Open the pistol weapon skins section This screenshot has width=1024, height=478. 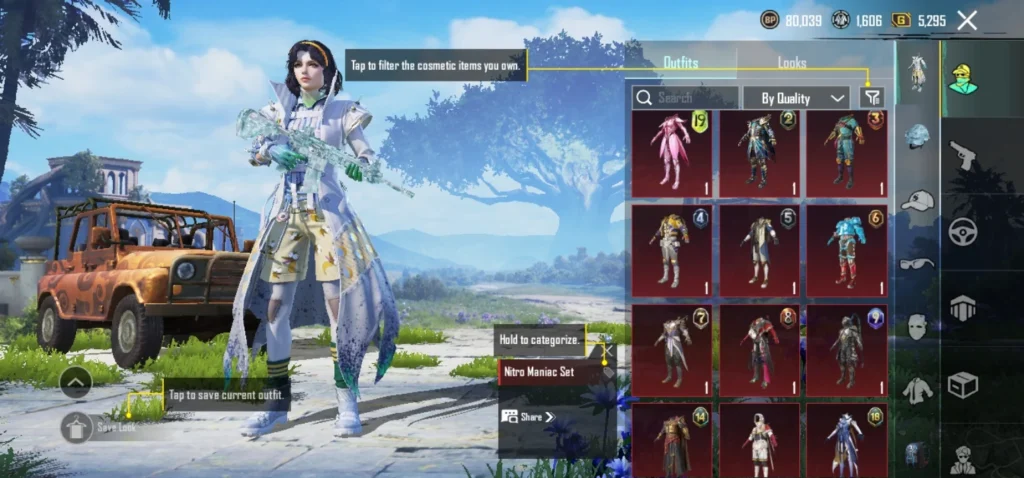pyautogui.click(x=963, y=154)
